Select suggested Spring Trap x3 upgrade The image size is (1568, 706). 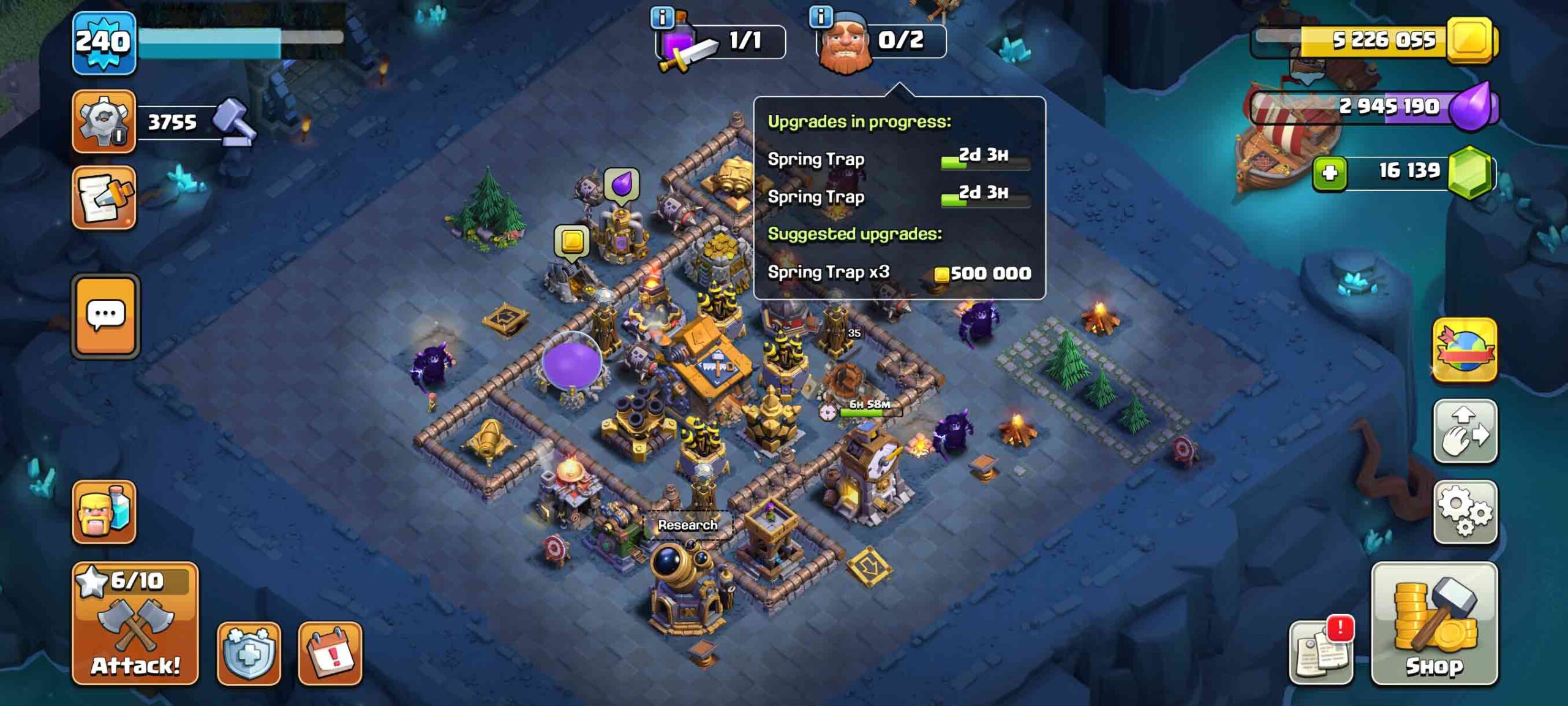899,273
